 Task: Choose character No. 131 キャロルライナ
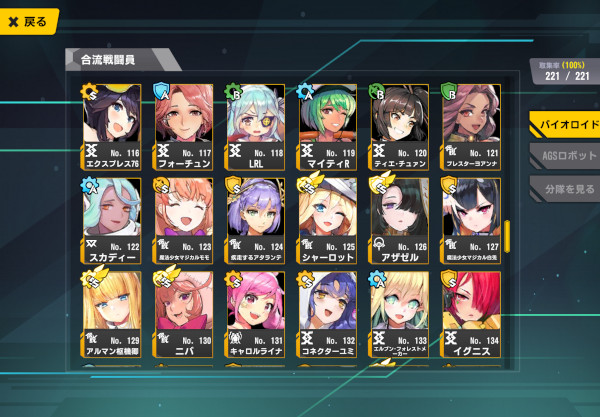pyautogui.click(x=260, y=314)
